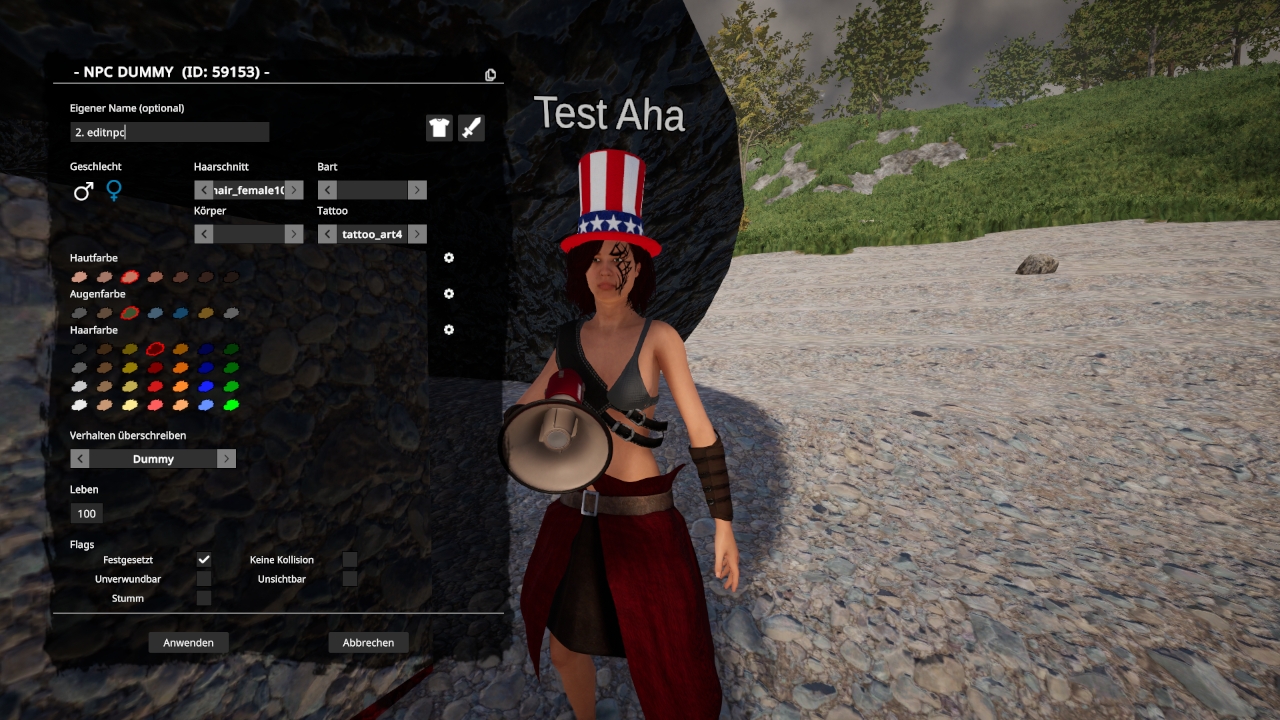The height and width of the screenshot is (720, 1280).
Task: Edit the Eigener Name text field
Action: 169,132
